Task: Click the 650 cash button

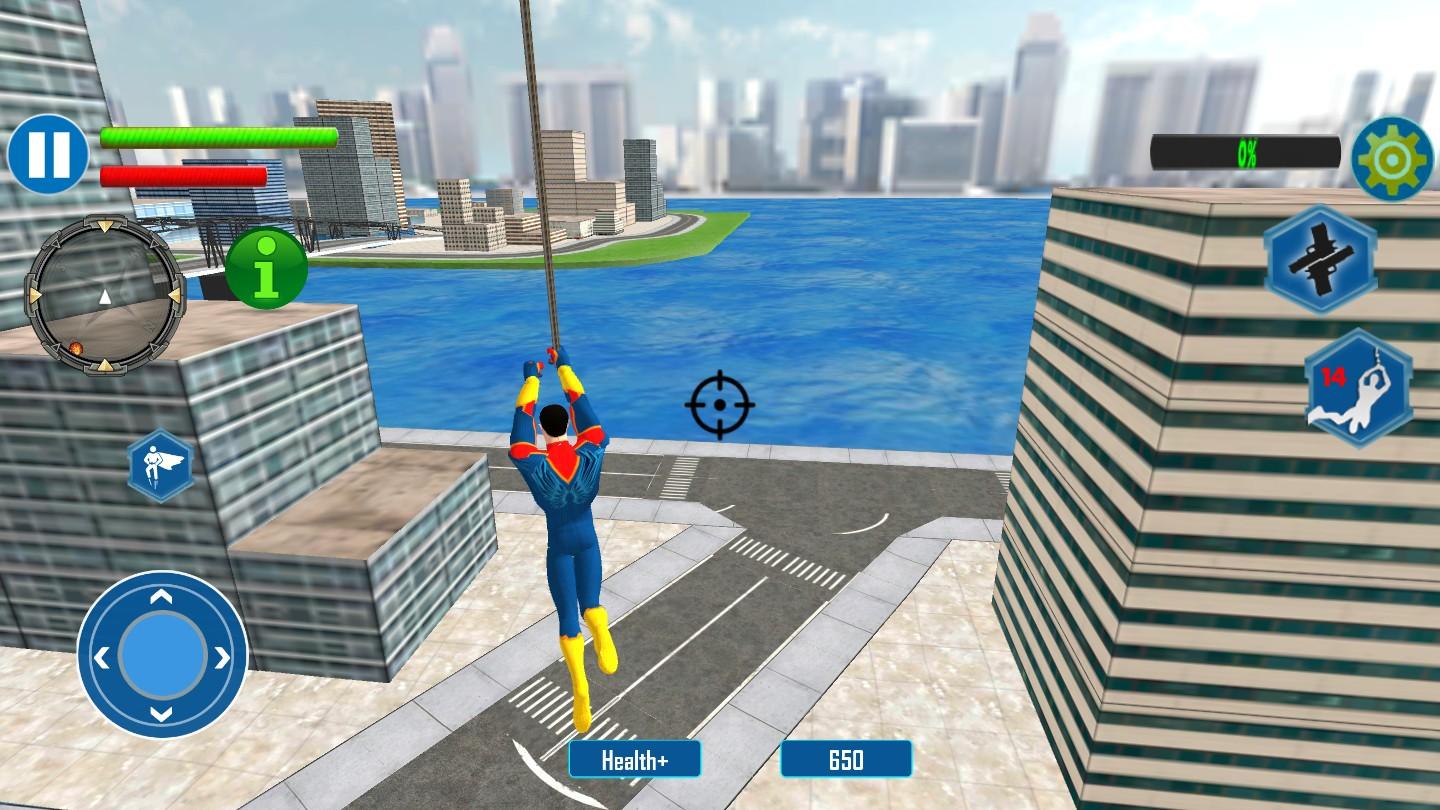Action: 846,759
